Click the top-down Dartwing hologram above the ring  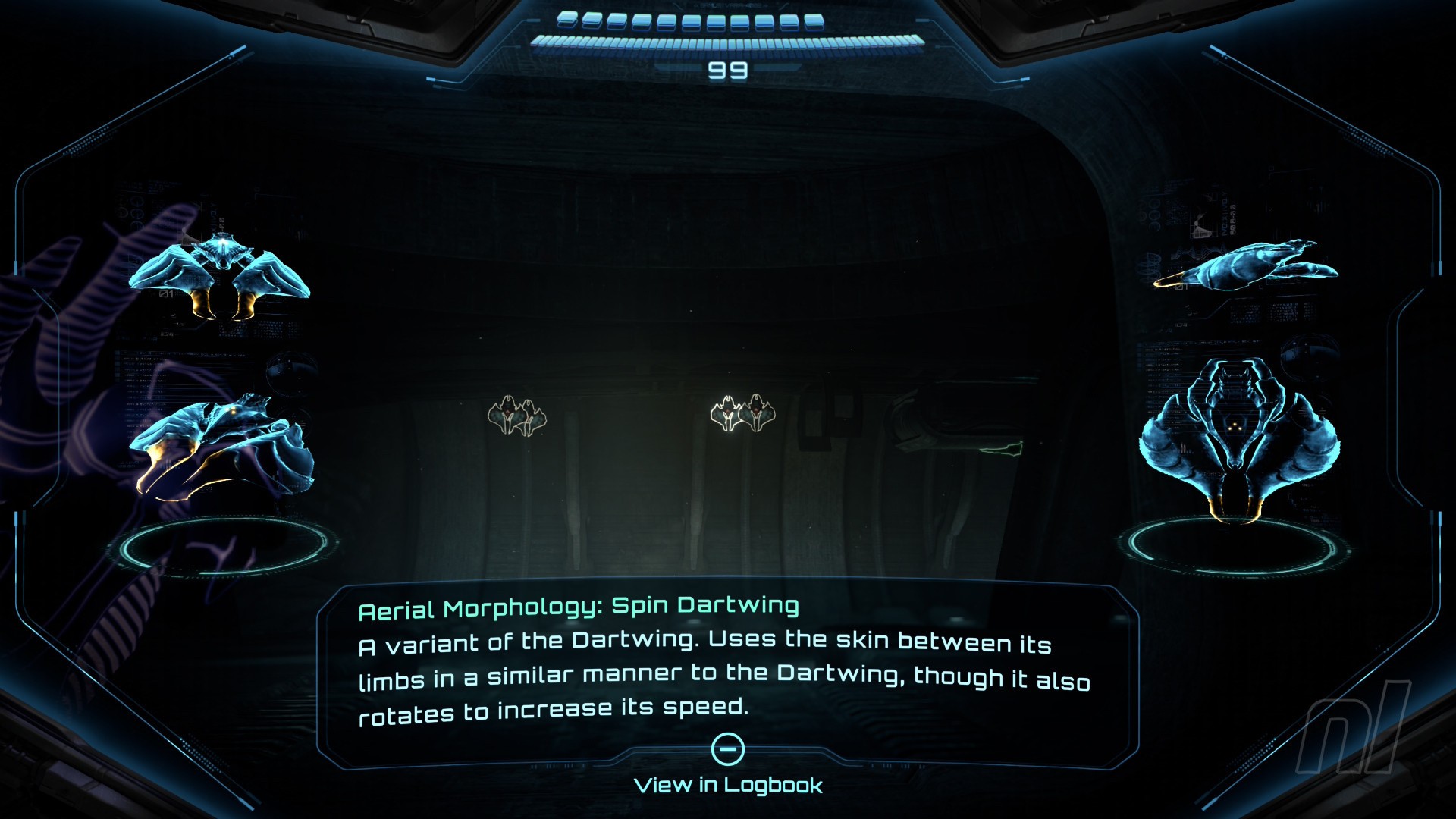coord(1238,438)
